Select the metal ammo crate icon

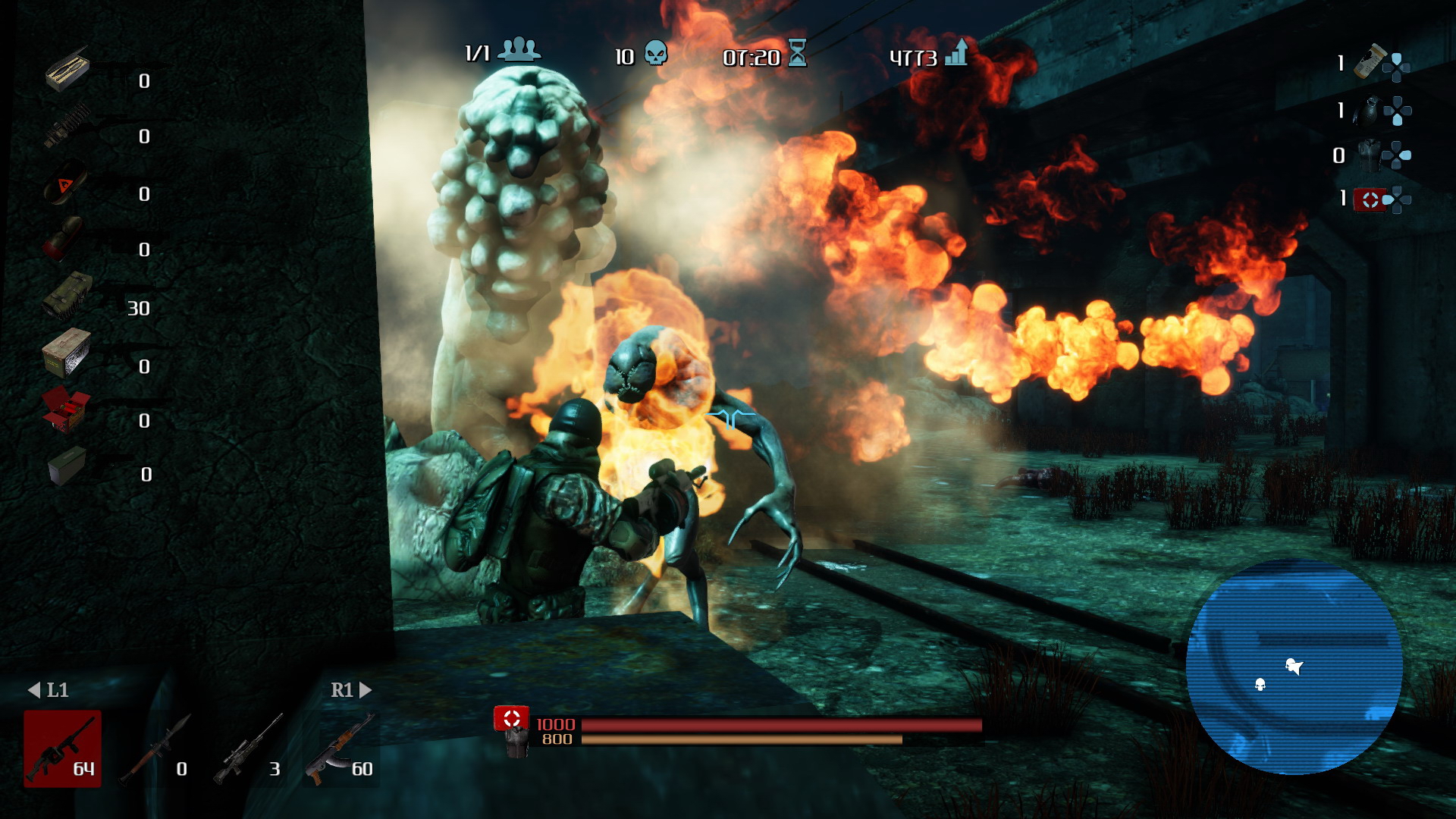[x=67, y=352]
